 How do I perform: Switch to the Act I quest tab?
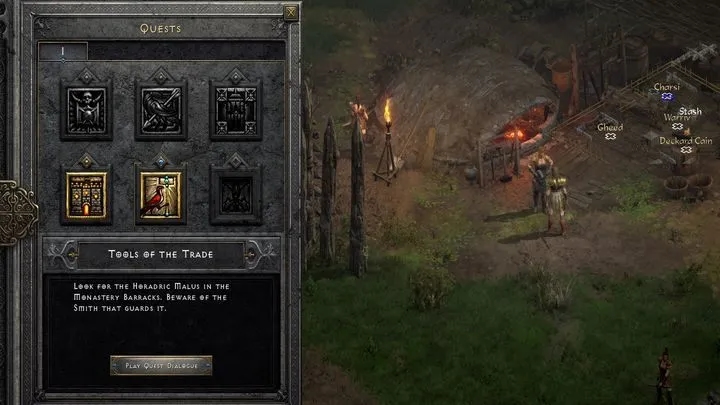[x=62, y=51]
